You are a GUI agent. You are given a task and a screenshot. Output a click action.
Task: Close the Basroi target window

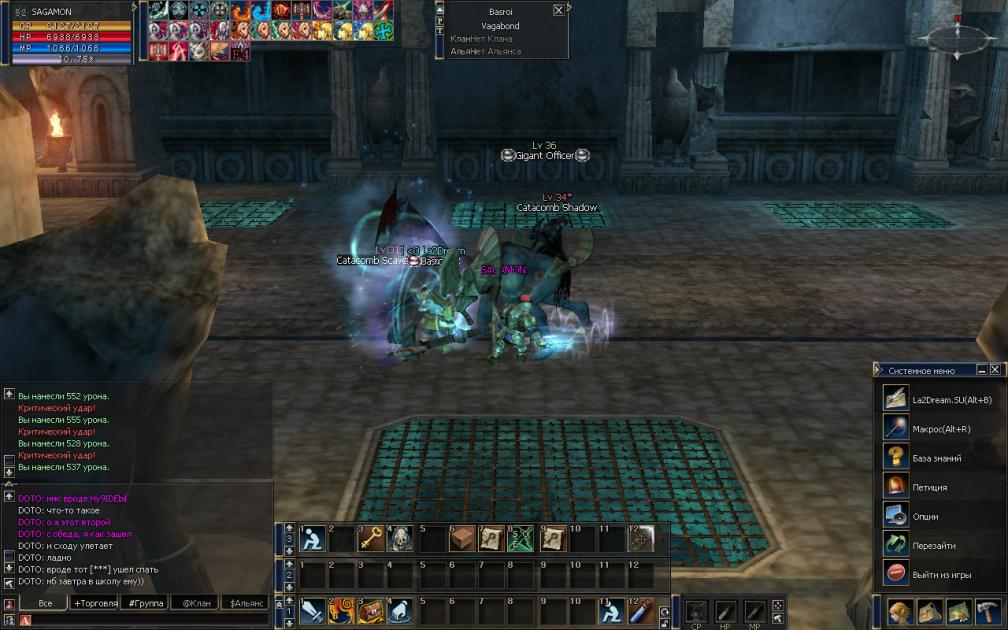coord(558,10)
